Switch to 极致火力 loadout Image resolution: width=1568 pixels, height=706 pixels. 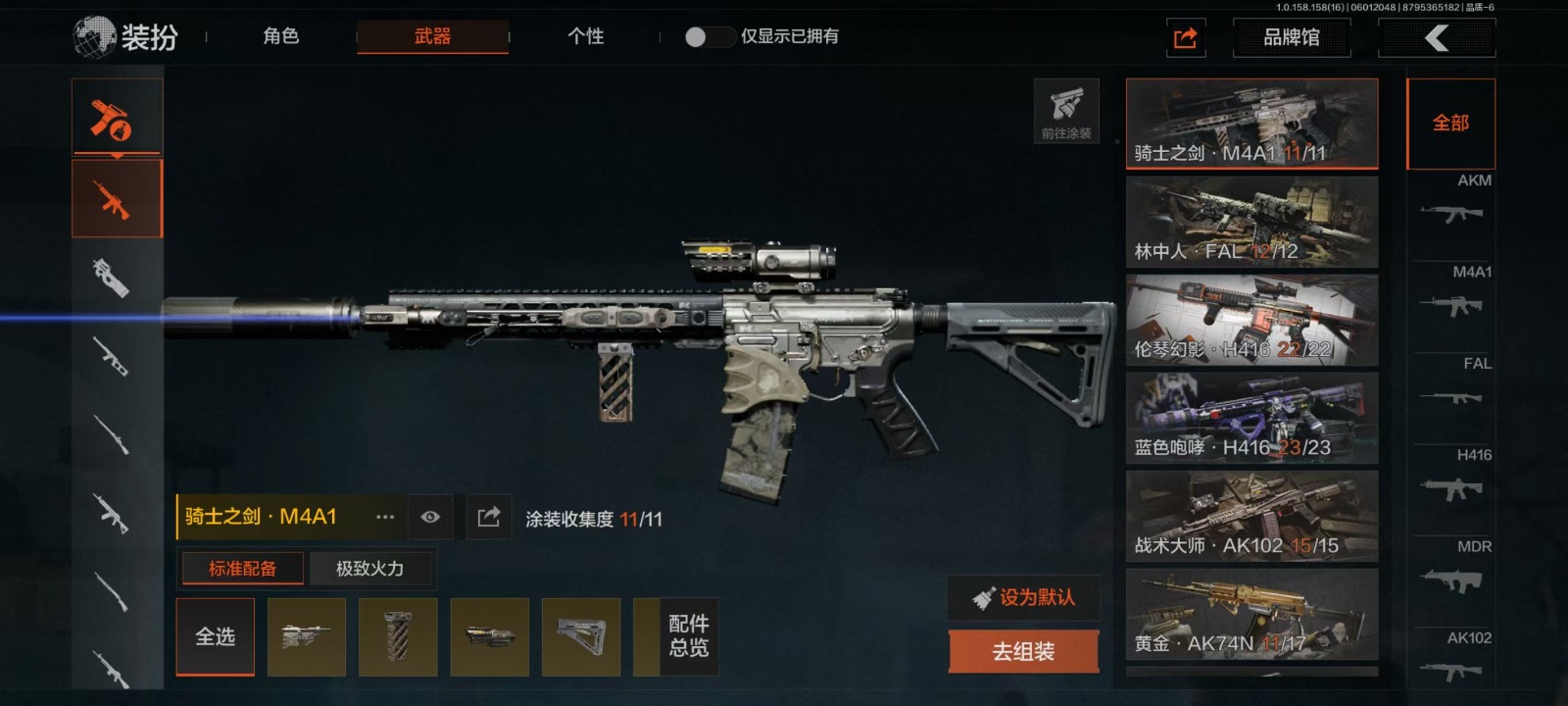[369, 569]
